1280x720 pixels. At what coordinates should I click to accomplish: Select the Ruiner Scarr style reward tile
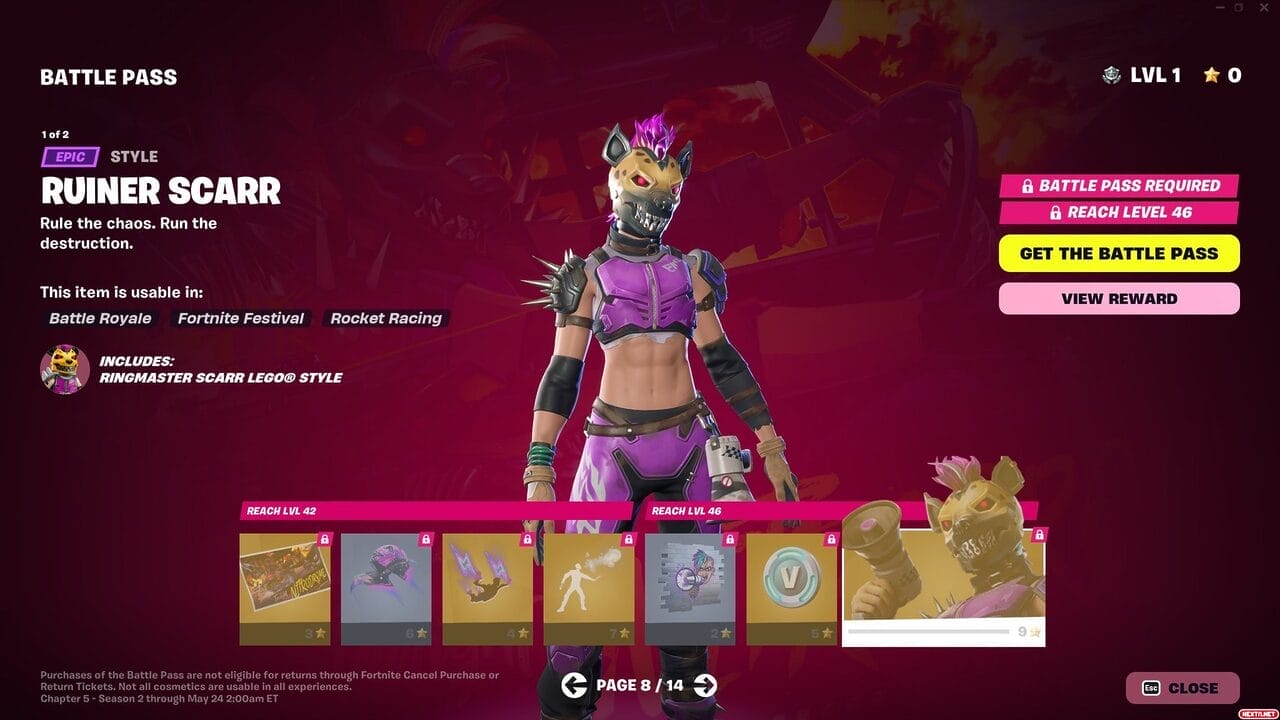click(x=943, y=588)
